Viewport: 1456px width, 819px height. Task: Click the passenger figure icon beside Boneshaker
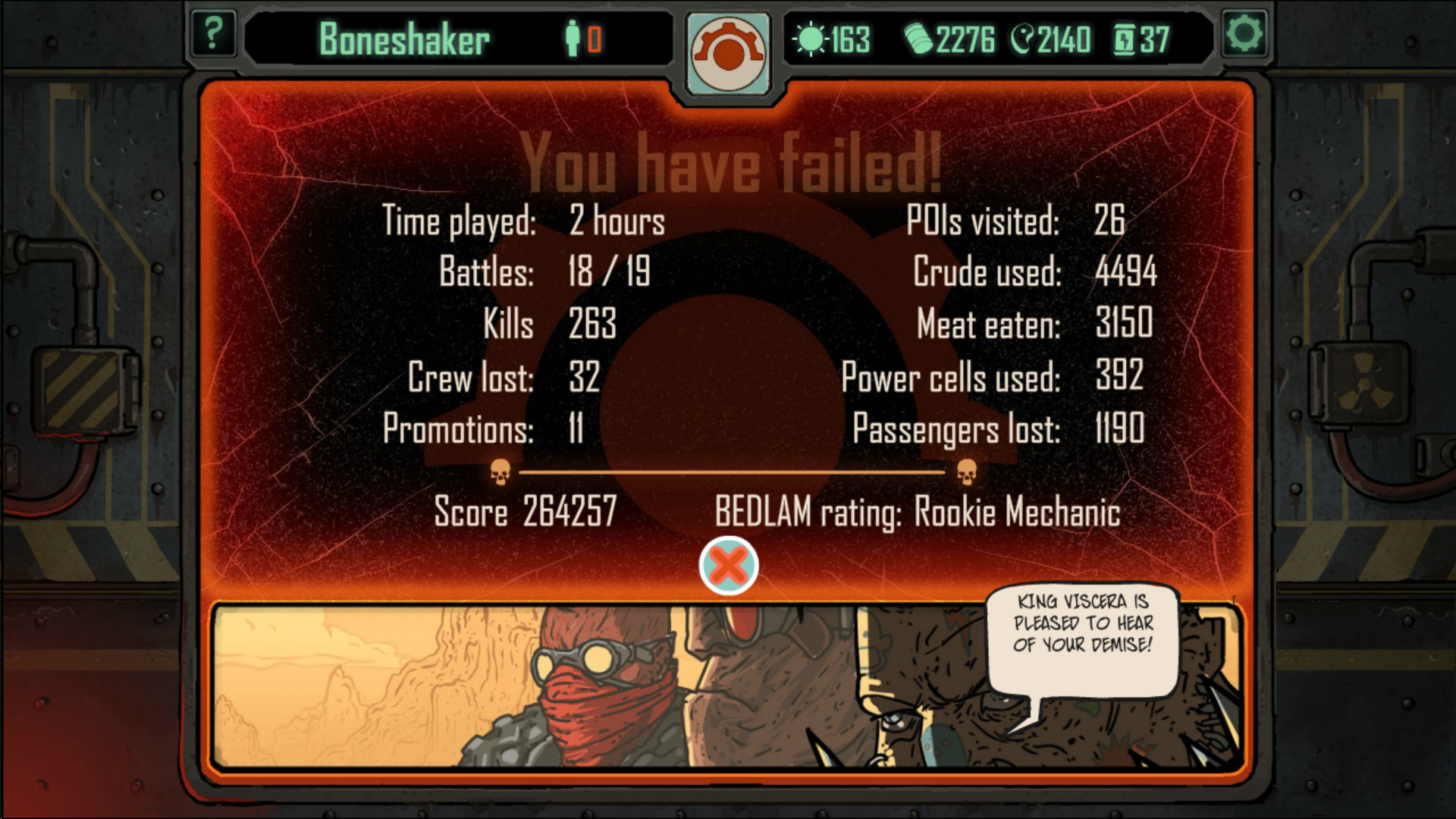(x=573, y=36)
